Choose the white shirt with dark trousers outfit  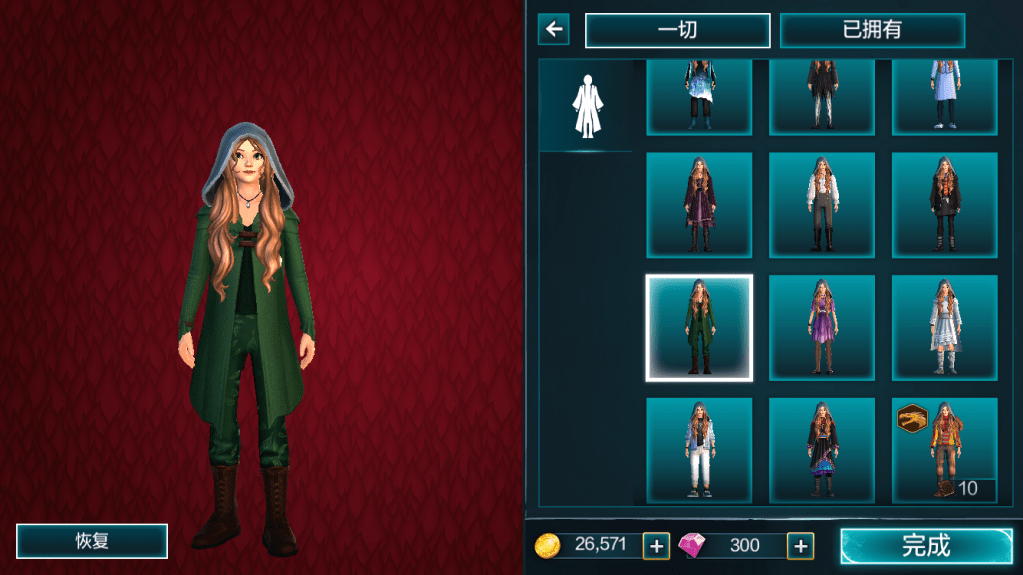[822, 205]
